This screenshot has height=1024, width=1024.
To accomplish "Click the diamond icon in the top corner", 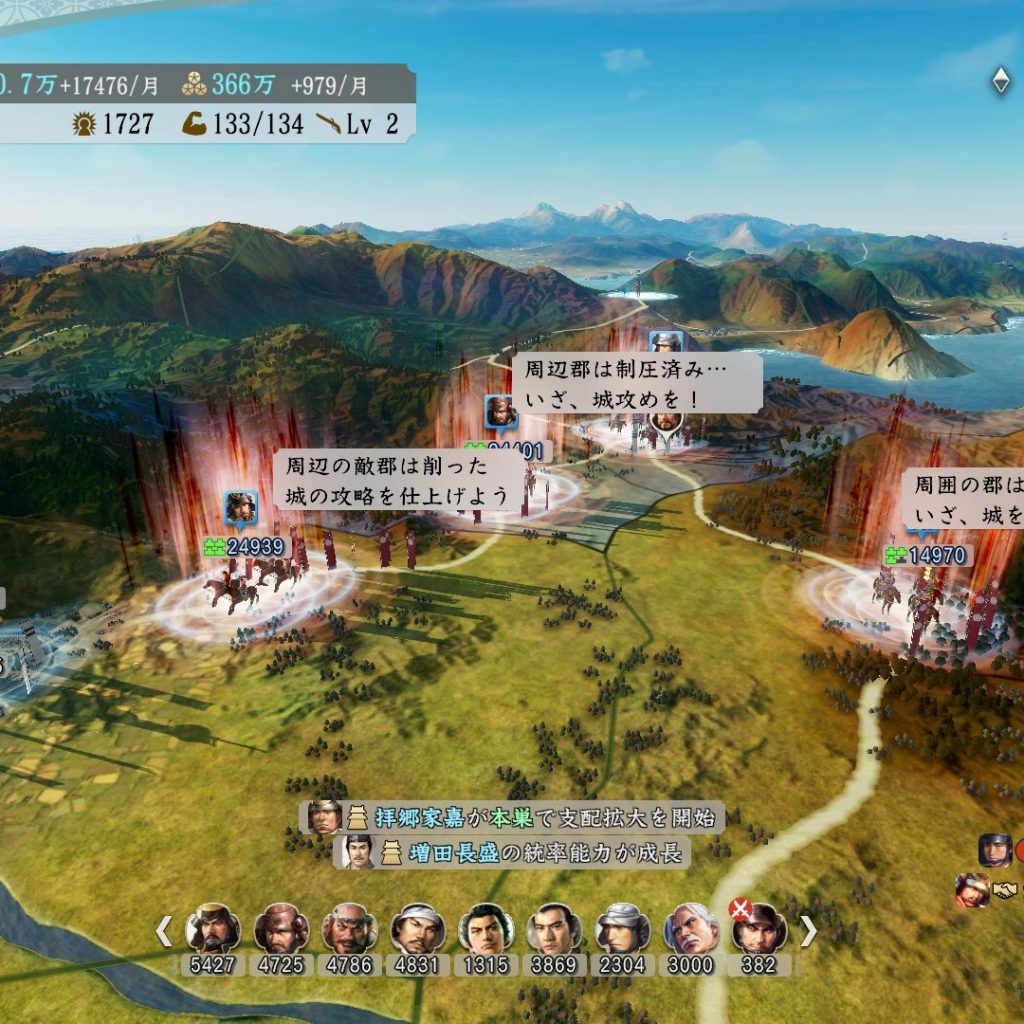I will click(x=1000, y=81).
